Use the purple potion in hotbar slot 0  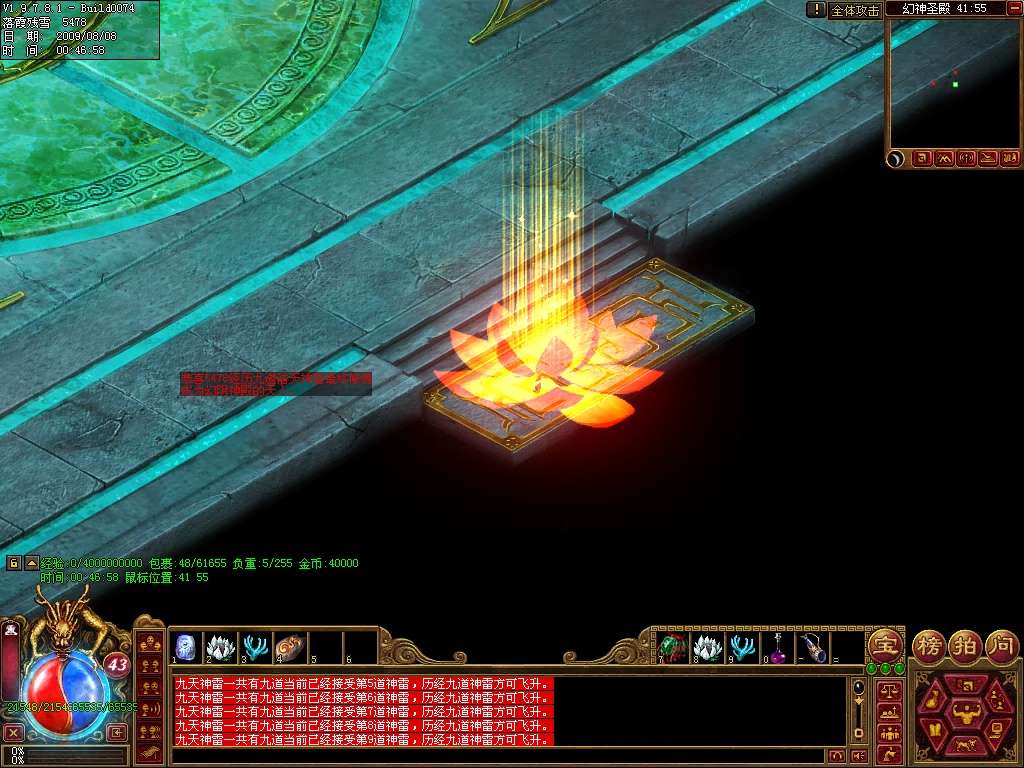[x=777, y=648]
